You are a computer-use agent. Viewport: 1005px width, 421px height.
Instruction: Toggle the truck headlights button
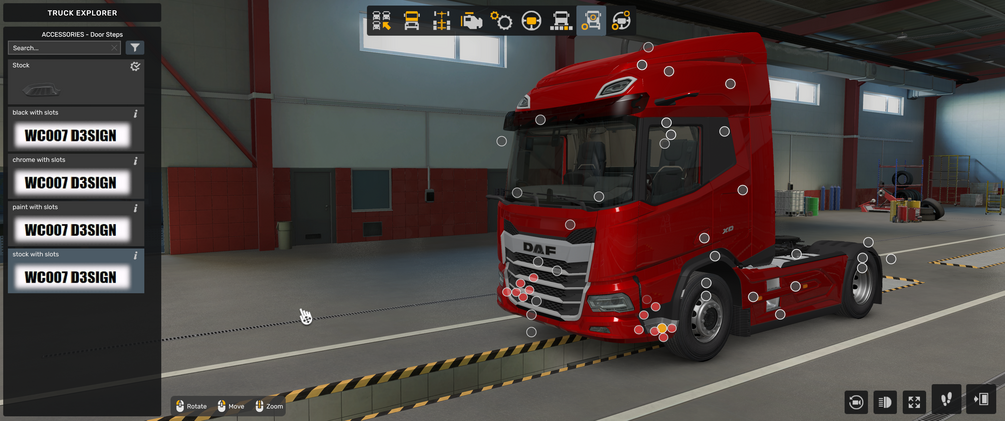pyautogui.click(x=884, y=402)
